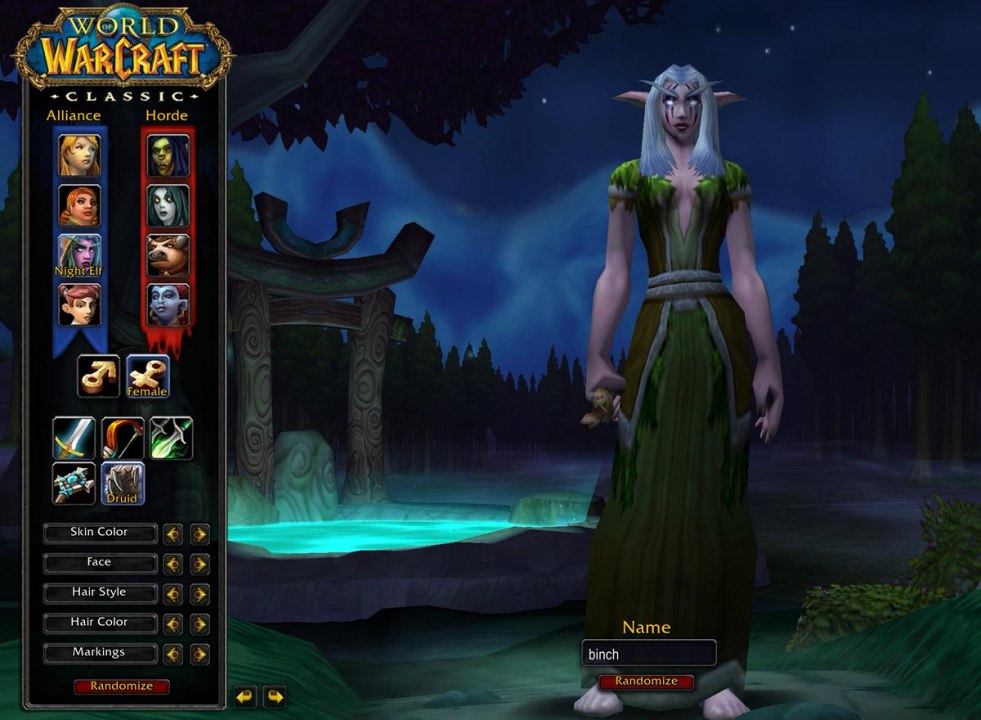The width and height of the screenshot is (981, 720).
Task: Step back to the previous Hair Color
Action: (x=173, y=624)
